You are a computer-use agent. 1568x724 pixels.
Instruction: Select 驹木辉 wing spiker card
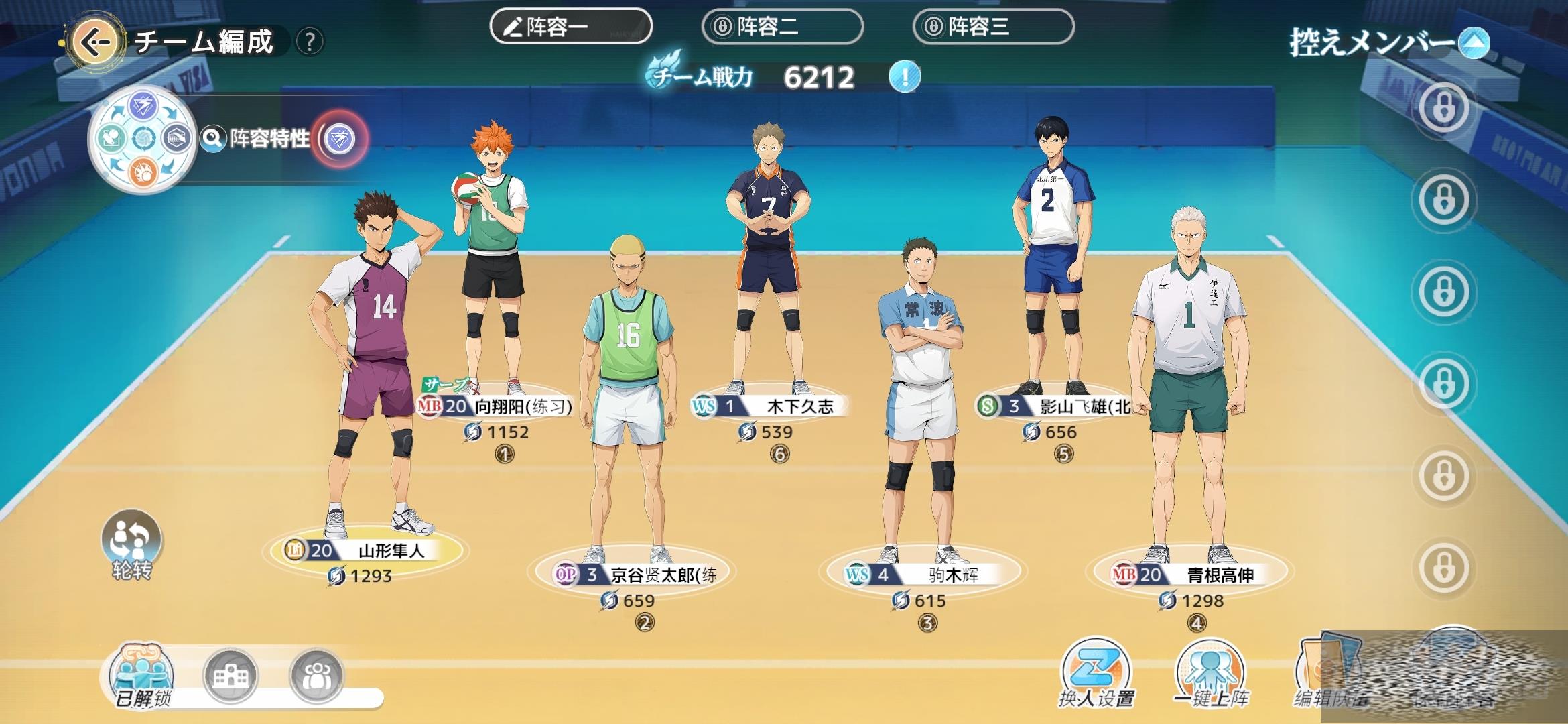click(919, 575)
